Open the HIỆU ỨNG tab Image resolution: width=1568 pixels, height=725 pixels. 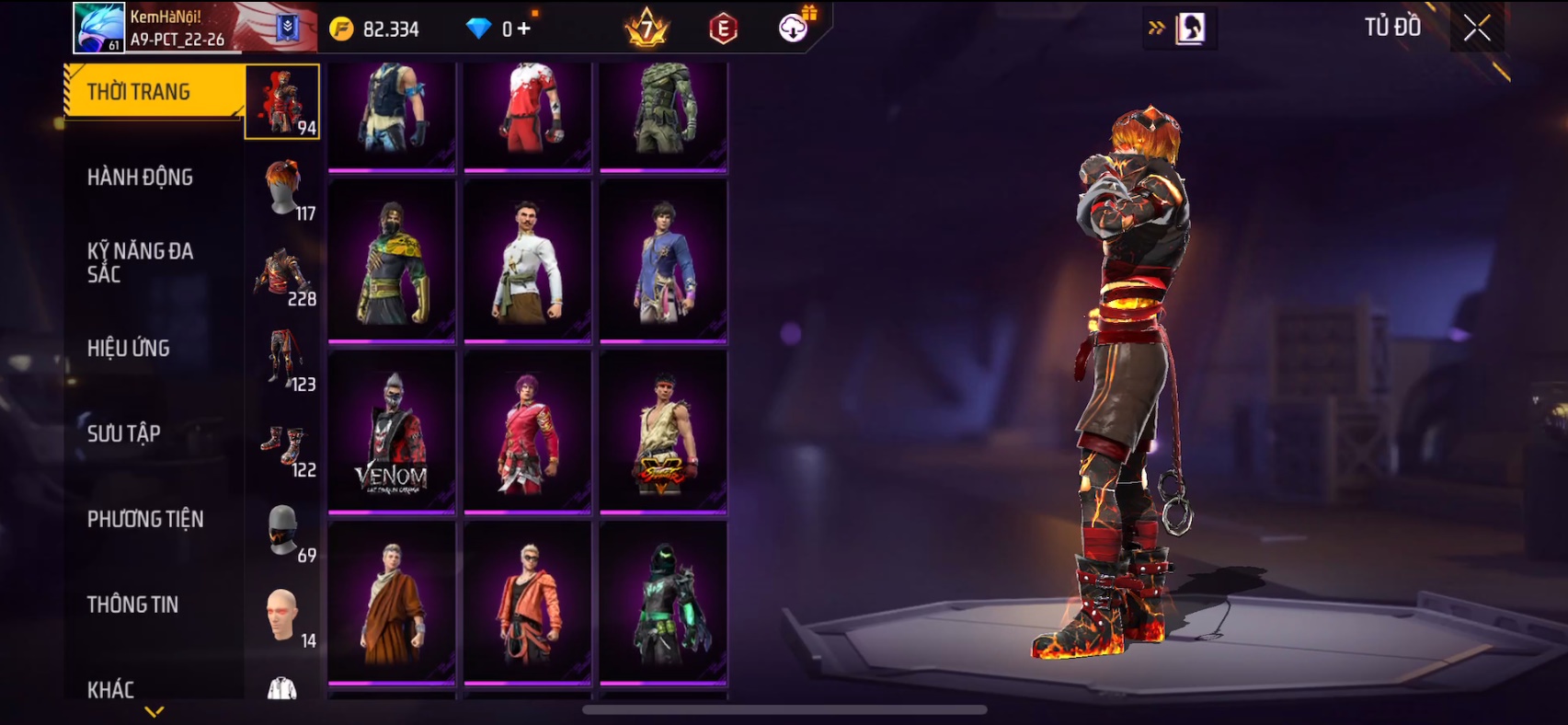129,348
